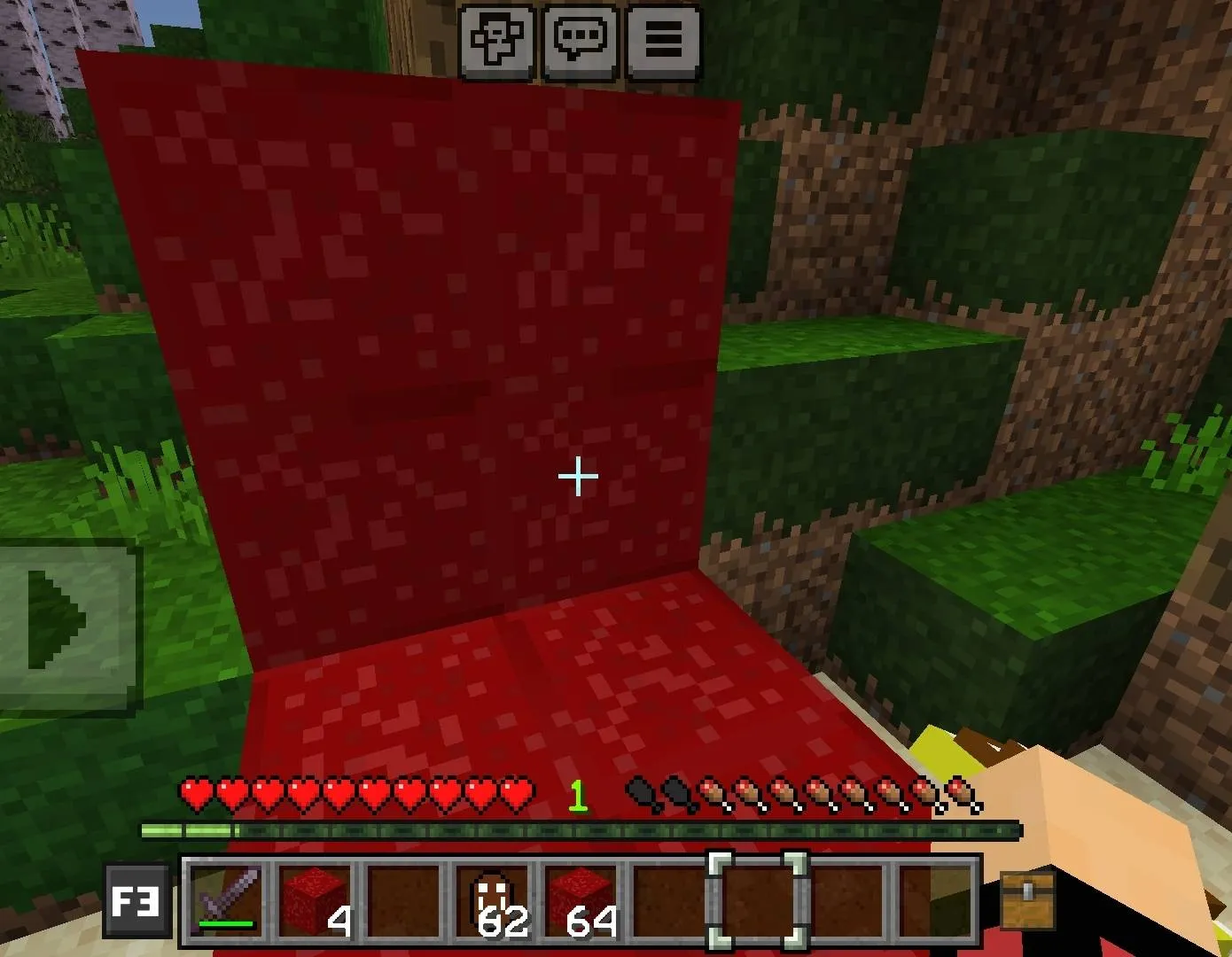Image resolution: width=1232 pixels, height=957 pixels.
Task: Select the stack of 4 red blocks
Action: (312, 903)
